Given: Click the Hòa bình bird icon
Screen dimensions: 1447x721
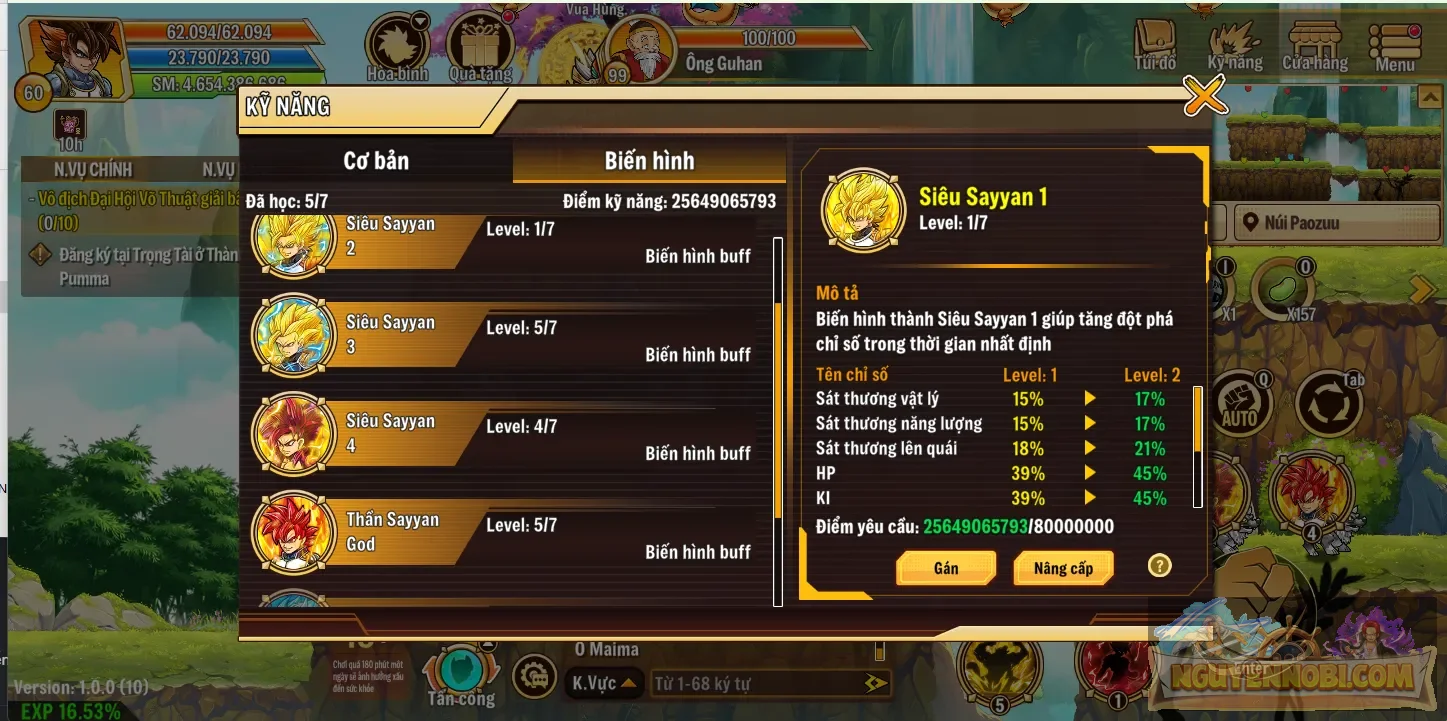Looking at the screenshot, I should click(397, 44).
